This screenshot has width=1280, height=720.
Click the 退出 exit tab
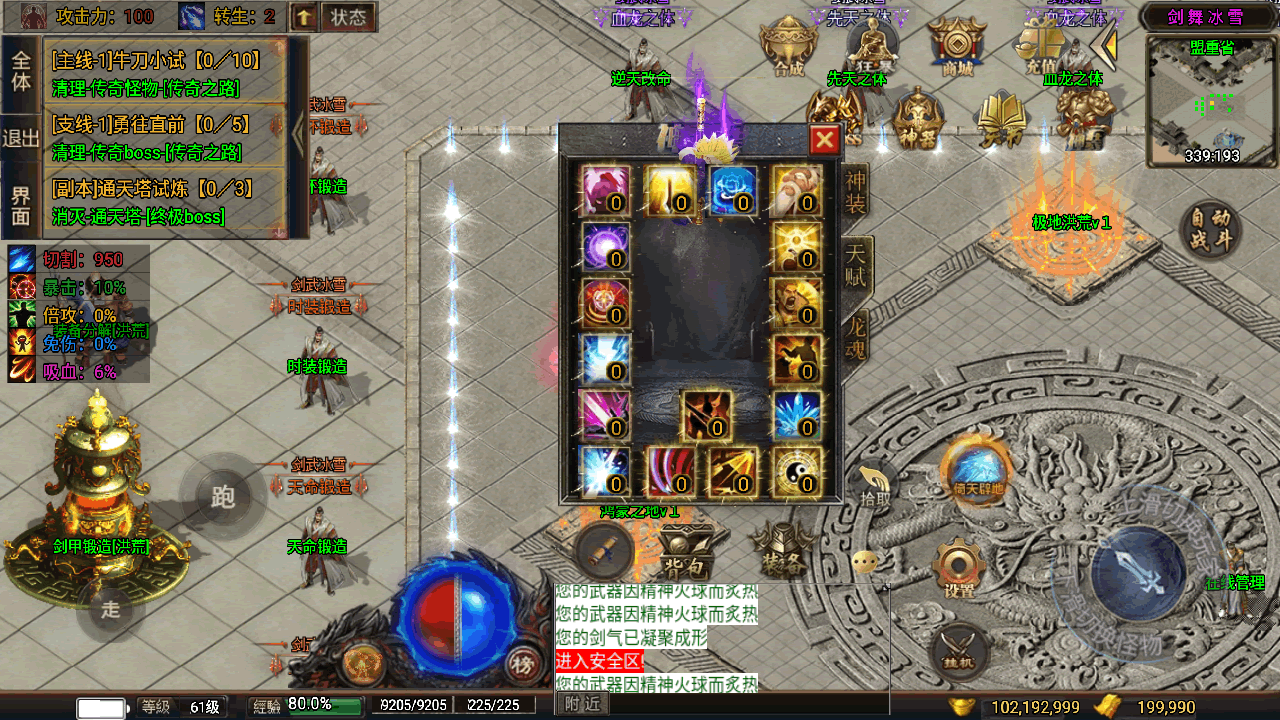(x=21, y=138)
